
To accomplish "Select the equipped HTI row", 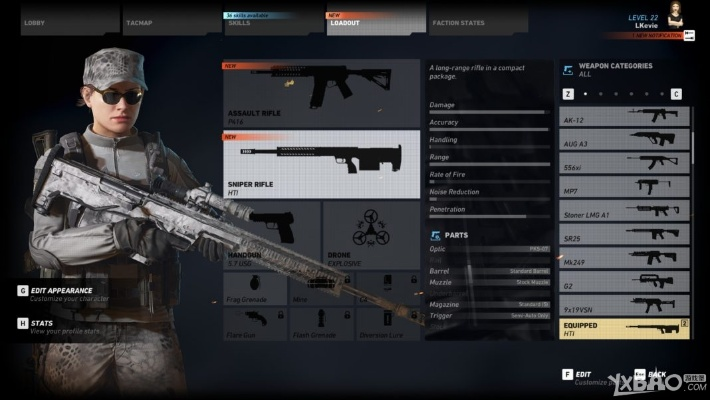I will 624,329.
